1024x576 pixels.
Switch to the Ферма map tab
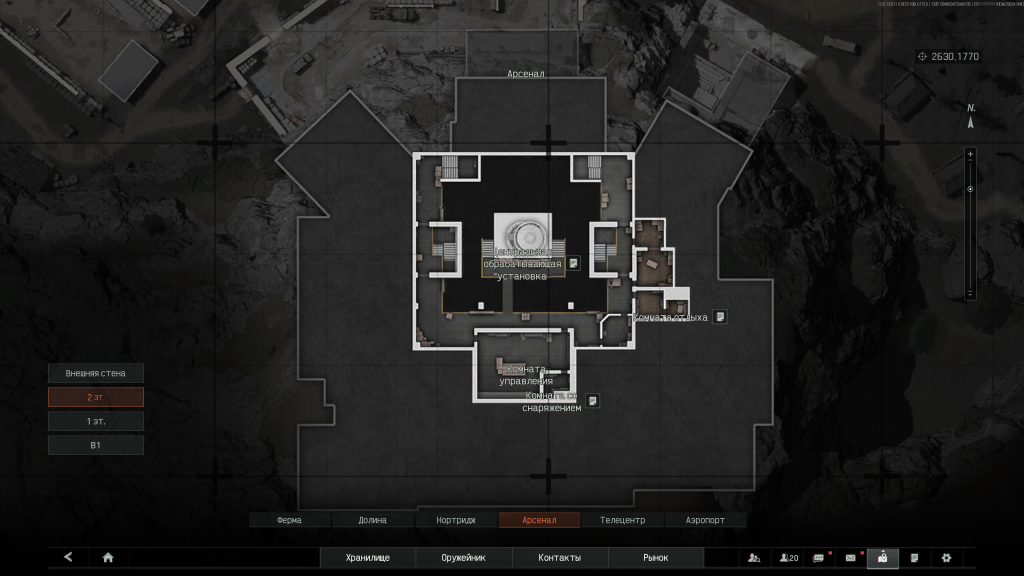coord(289,520)
